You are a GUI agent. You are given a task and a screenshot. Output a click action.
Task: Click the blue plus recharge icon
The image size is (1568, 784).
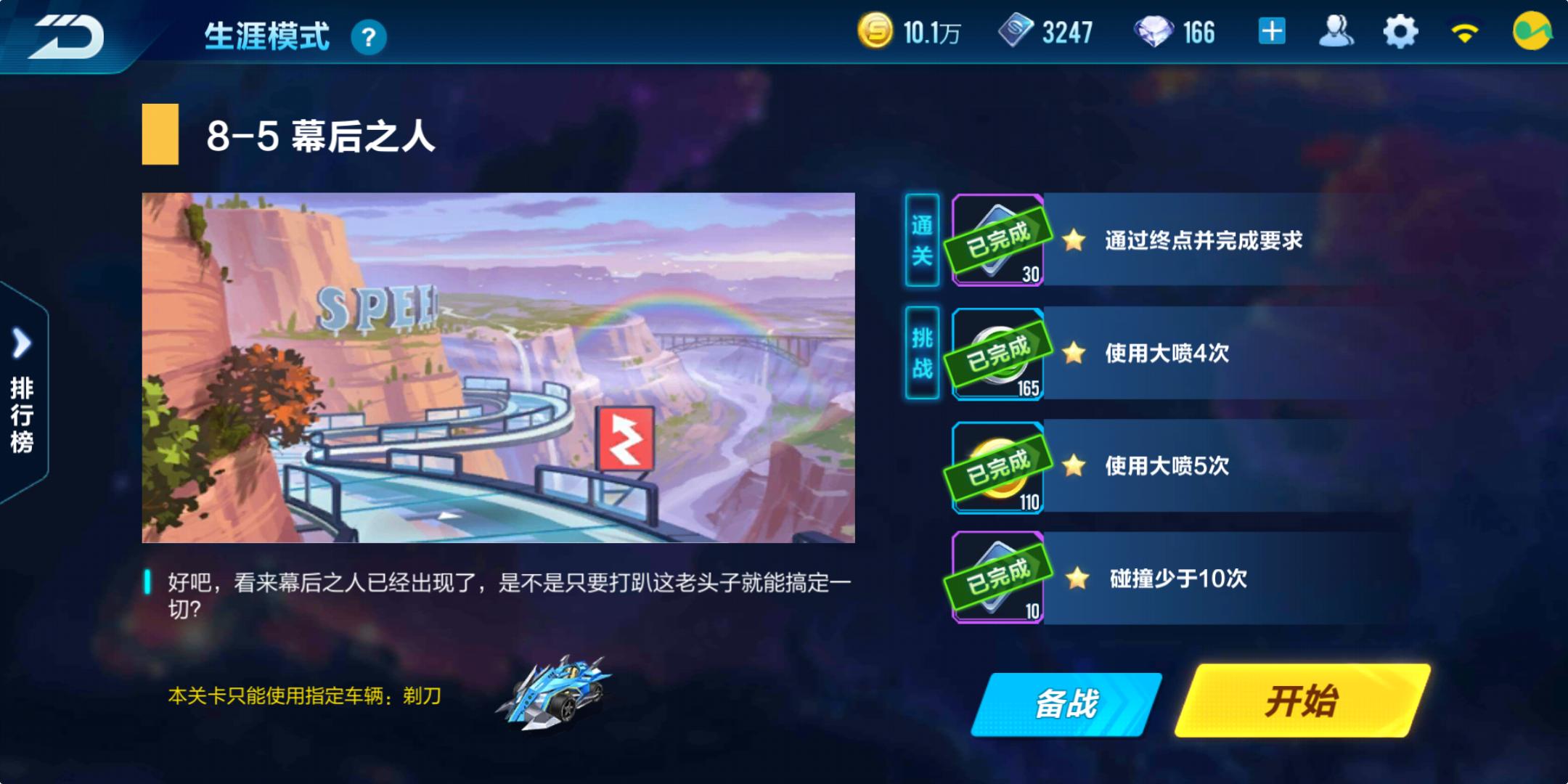click(1270, 32)
